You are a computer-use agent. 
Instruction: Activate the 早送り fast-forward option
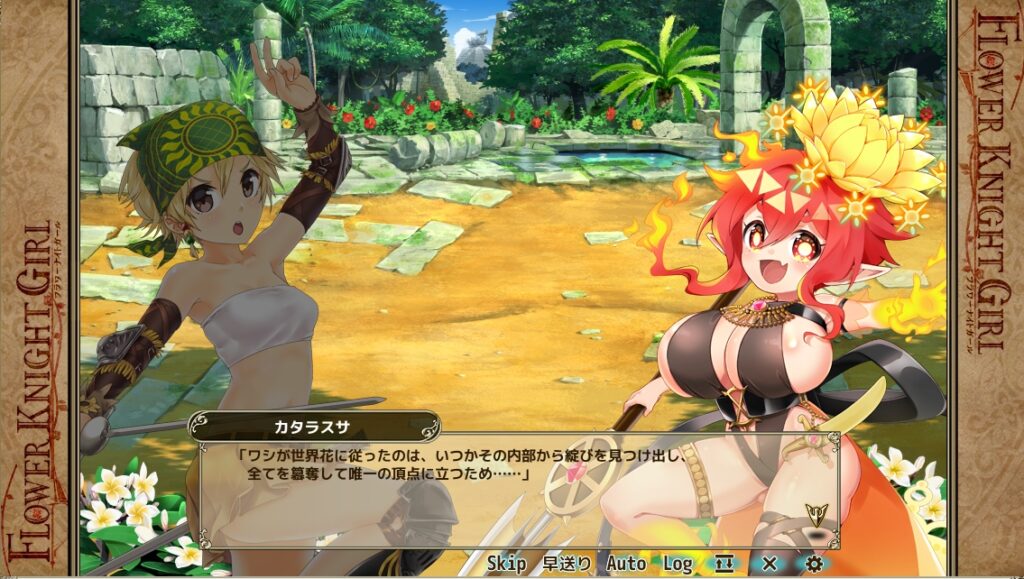click(566, 564)
